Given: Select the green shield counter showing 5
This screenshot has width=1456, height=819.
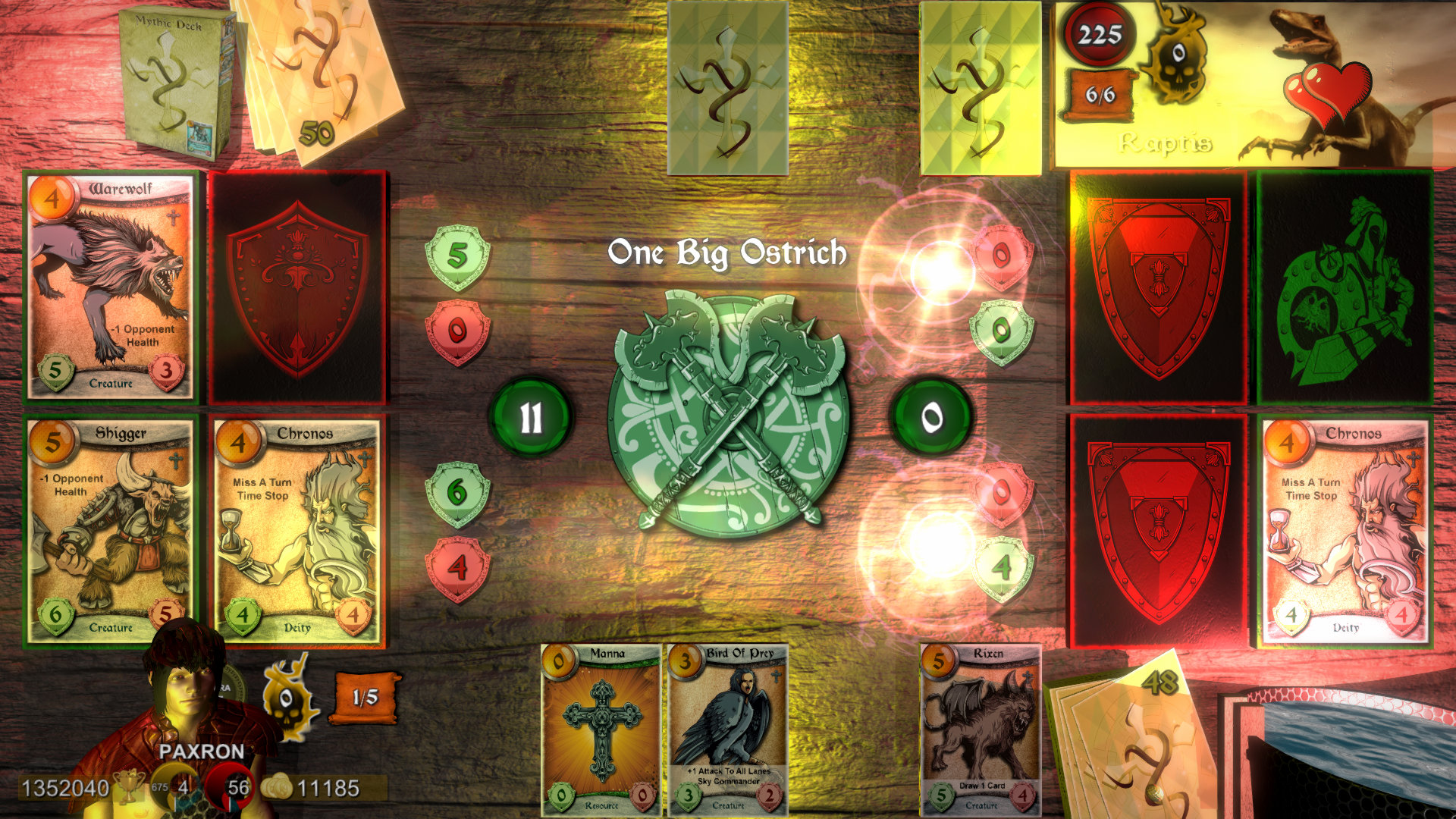Looking at the screenshot, I should [x=456, y=256].
